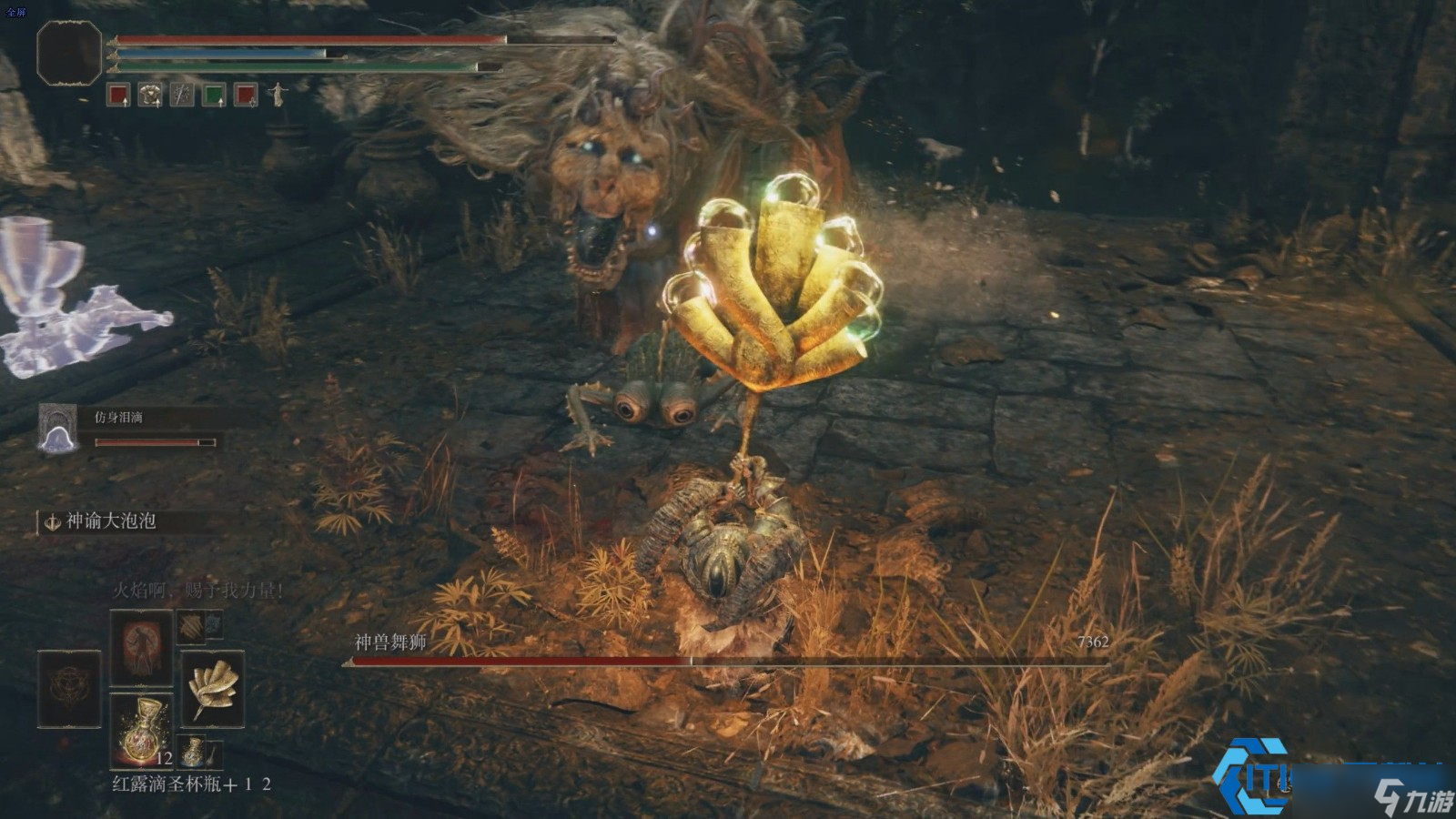Select the Flask of Crimson Tears slot
This screenshot has width=1456, height=819.
point(141,727)
